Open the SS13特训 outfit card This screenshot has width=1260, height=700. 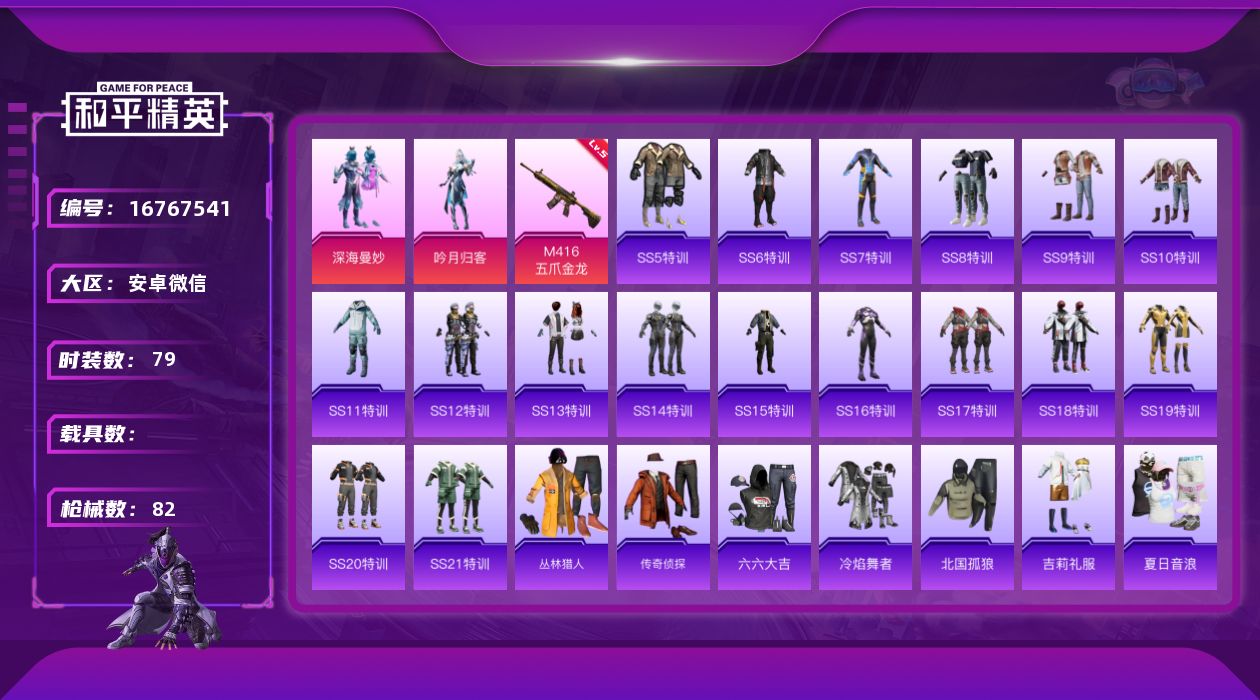(x=561, y=364)
